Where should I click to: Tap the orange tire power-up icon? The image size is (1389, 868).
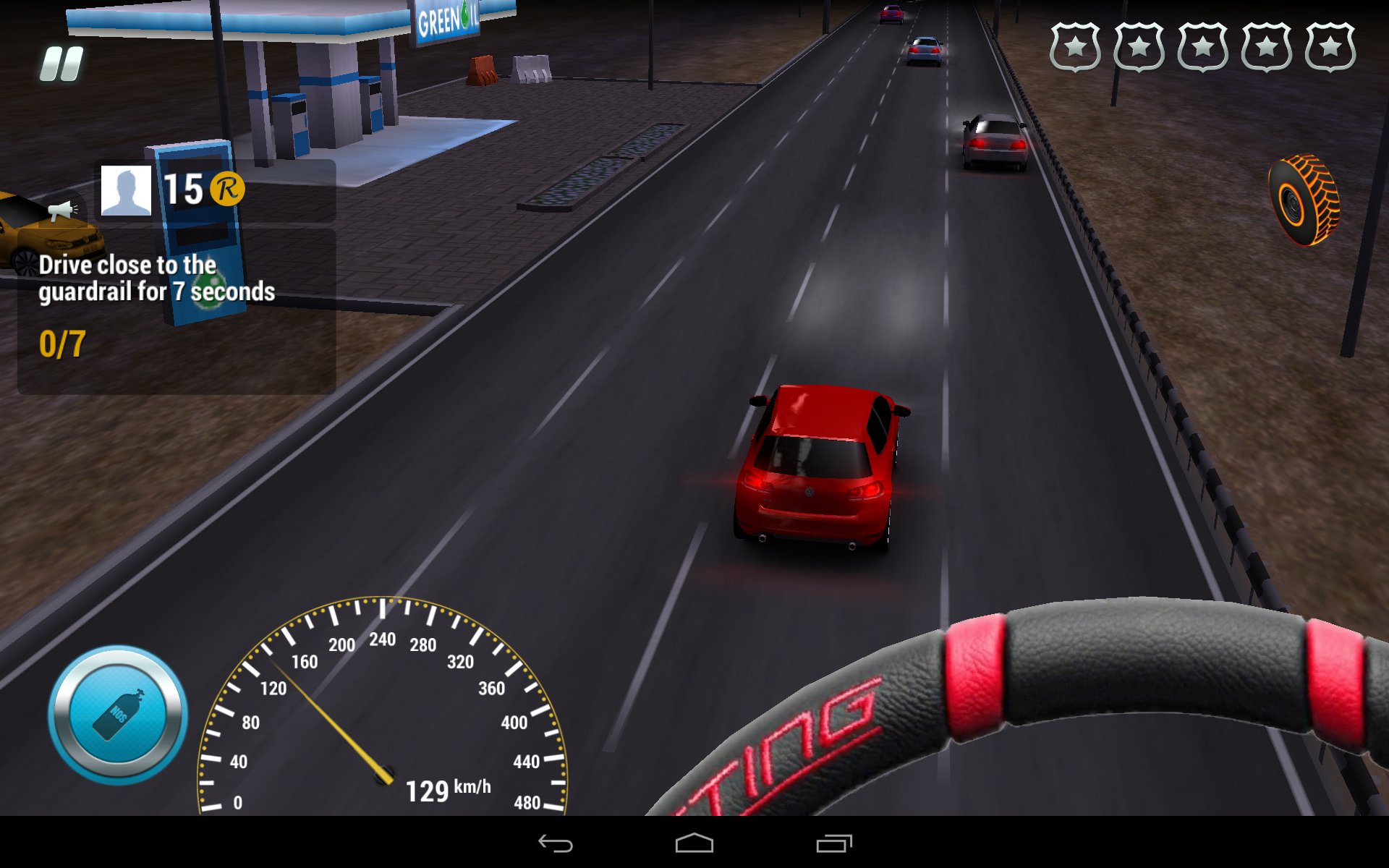click(x=1304, y=200)
